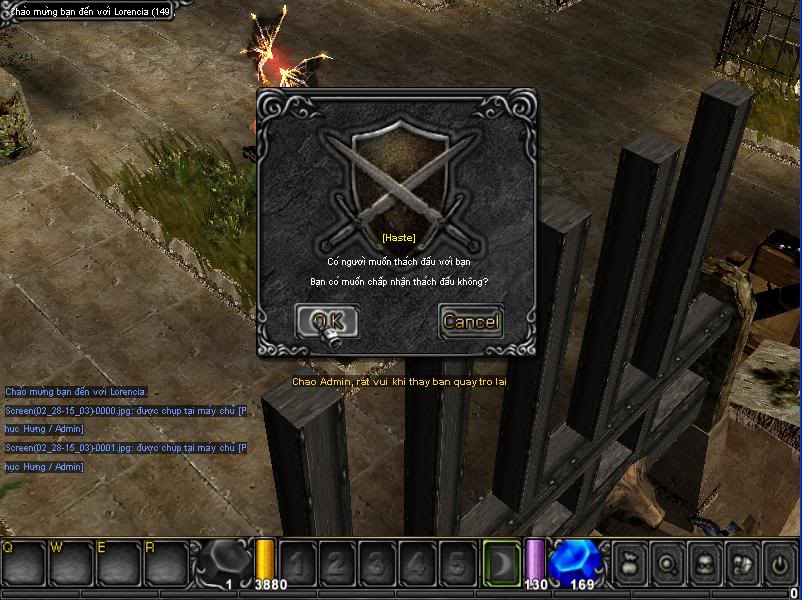Select the crescent moon skill slot

[499, 563]
